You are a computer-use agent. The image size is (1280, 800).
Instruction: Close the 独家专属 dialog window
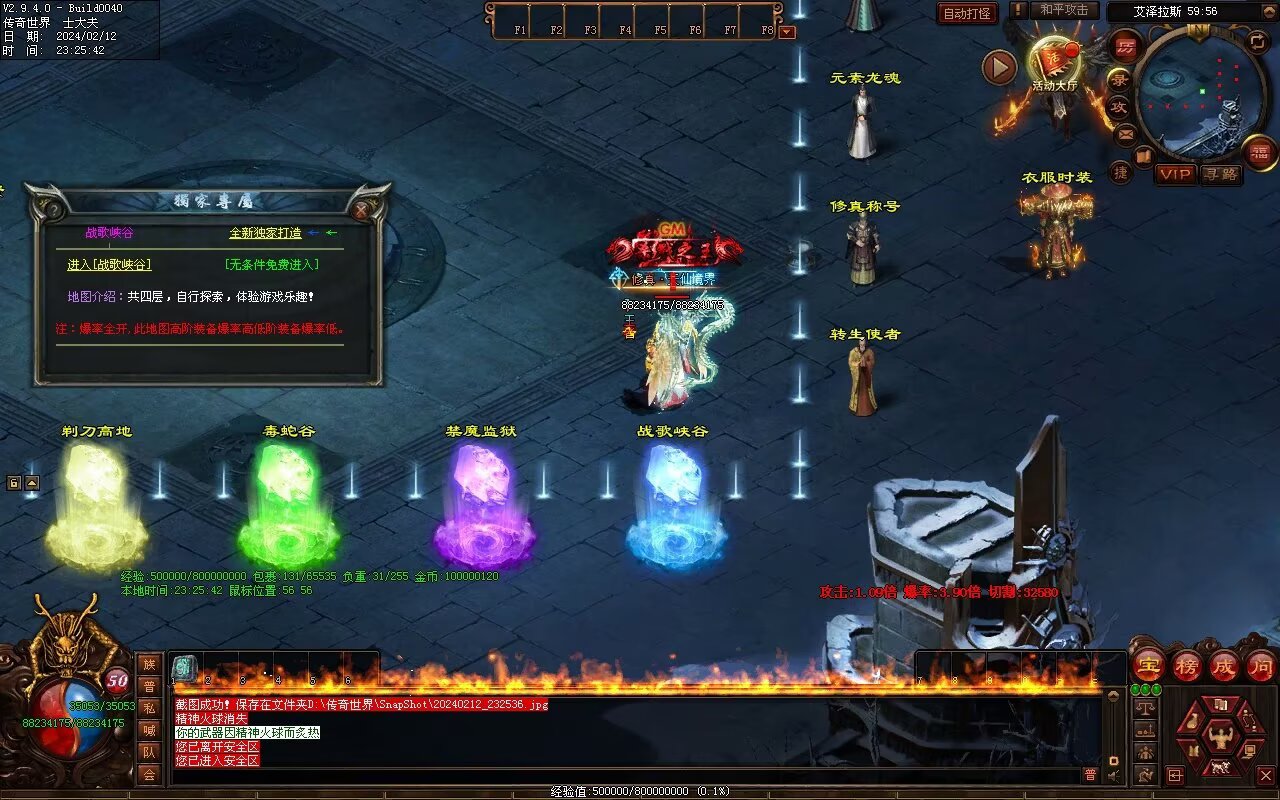[x=361, y=210]
